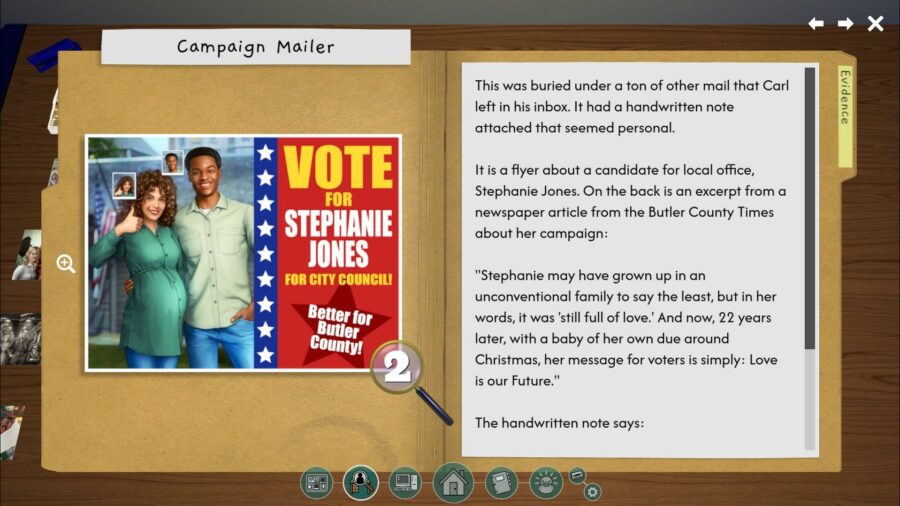This screenshot has width=900, height=506.
Task: Close the Campaign Mailer folder
Action: click(875, 23)
